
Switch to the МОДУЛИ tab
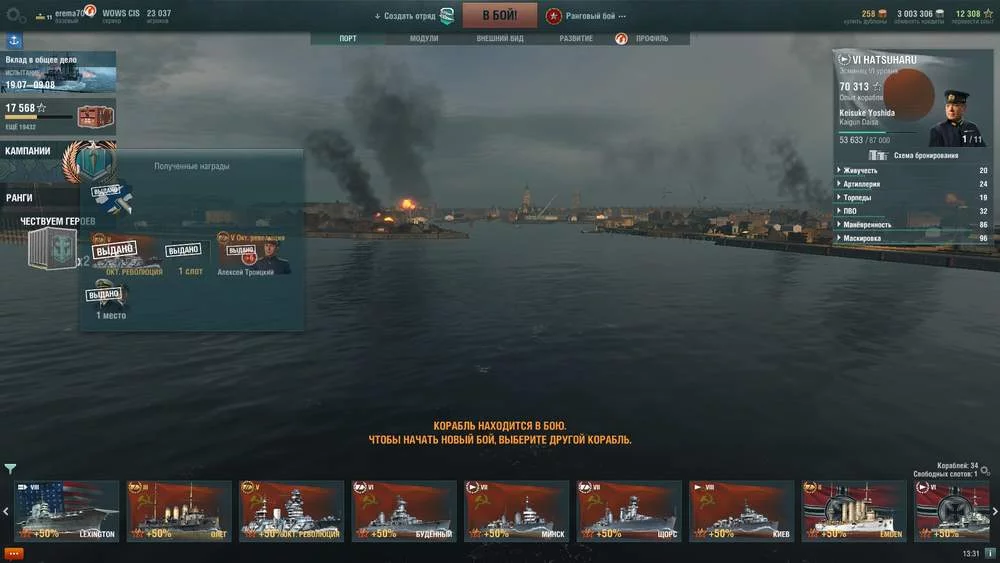424,39
